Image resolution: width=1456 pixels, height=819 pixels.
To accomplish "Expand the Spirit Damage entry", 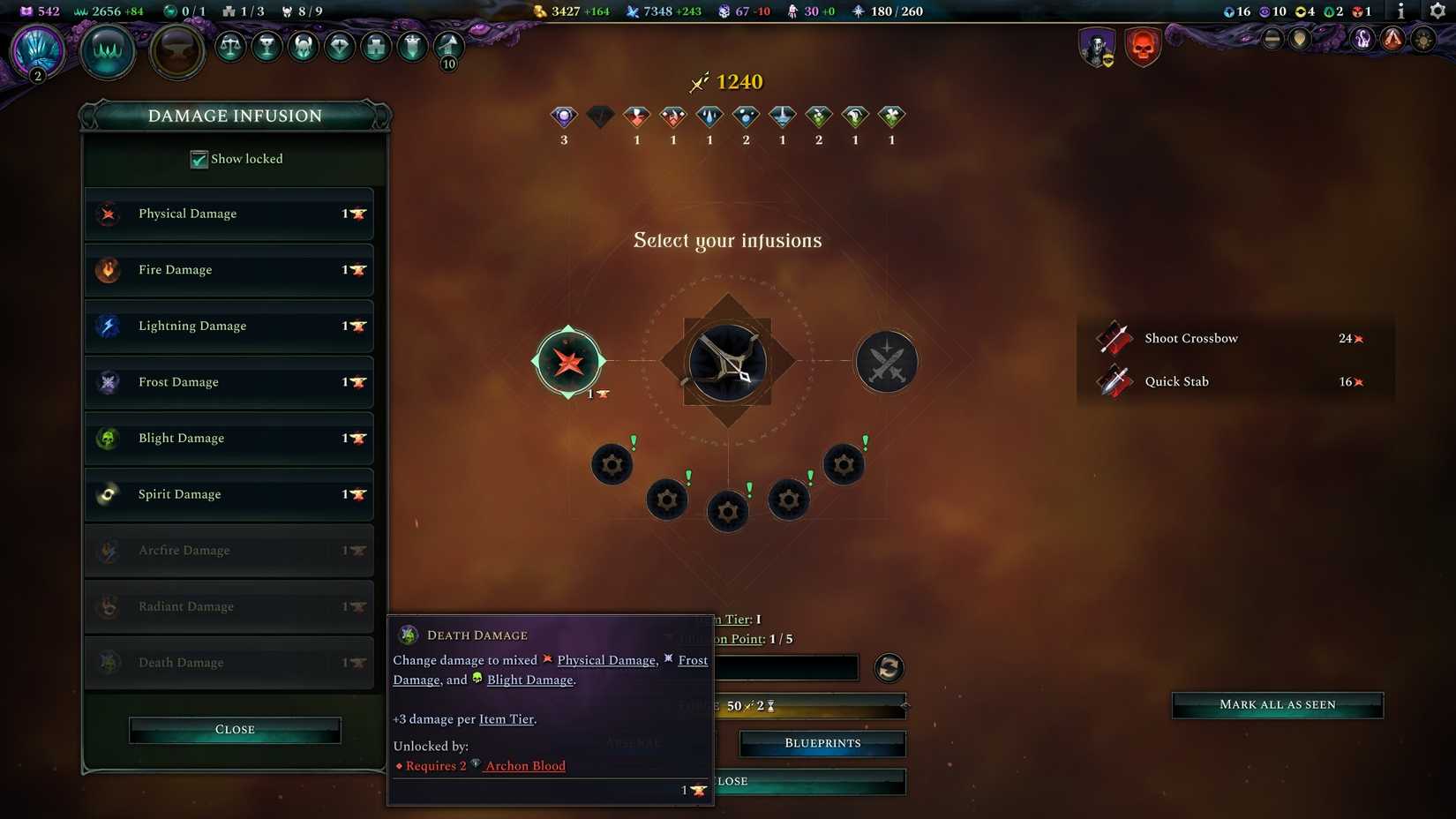I will pyautogui.click(x=229, y=494).
